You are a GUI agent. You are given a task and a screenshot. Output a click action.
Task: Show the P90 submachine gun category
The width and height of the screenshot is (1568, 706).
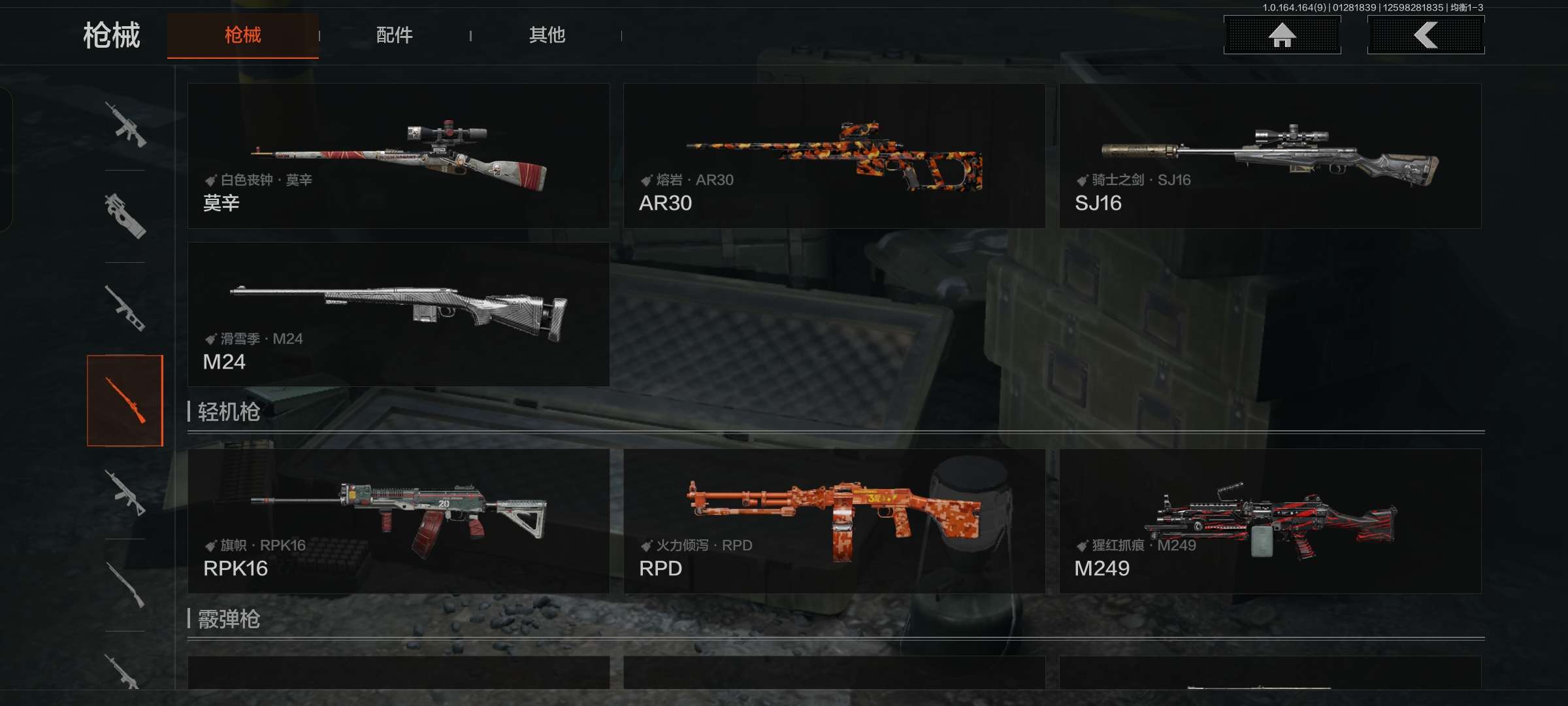pos(125,216)
